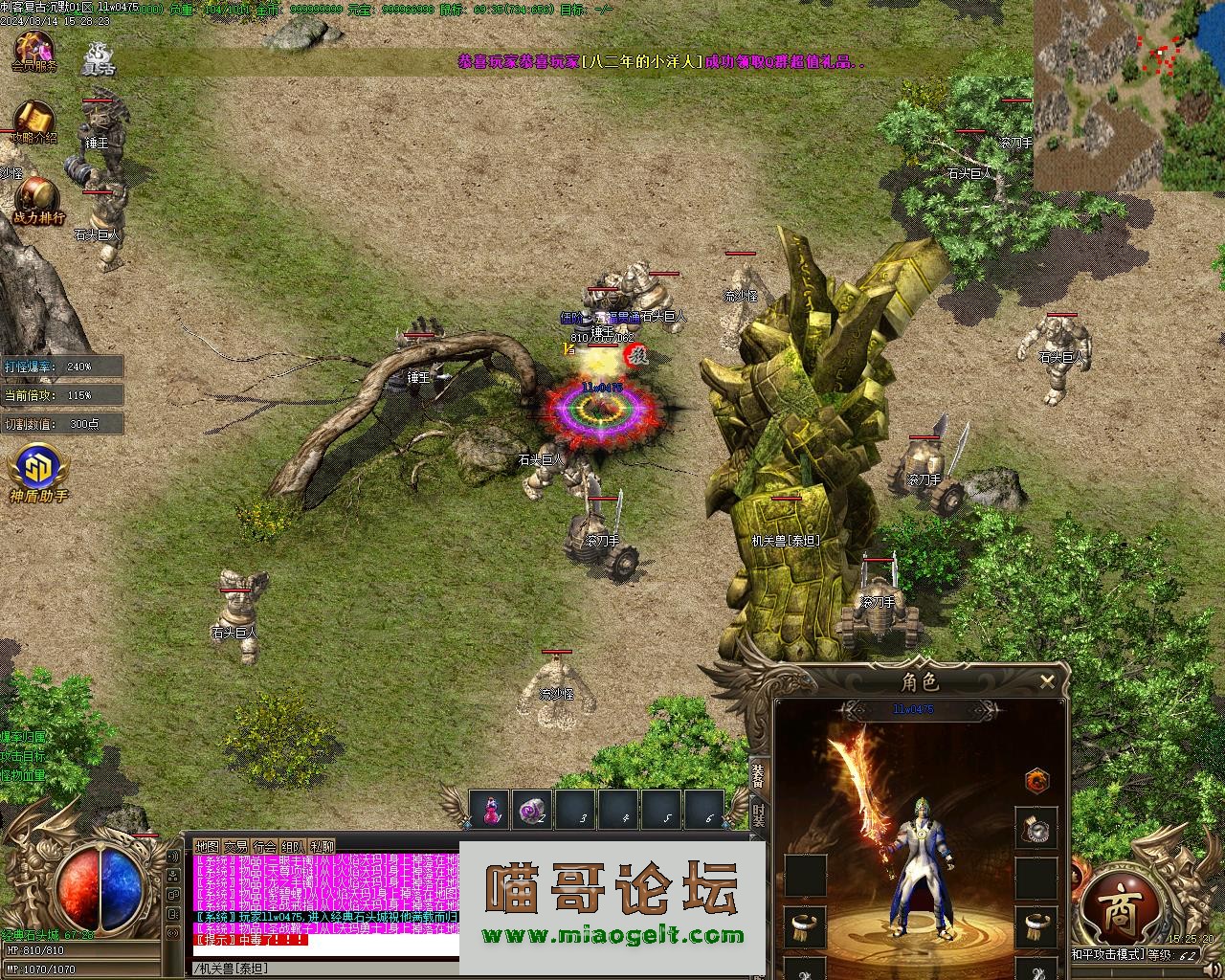Select the 地图 chat channel tab

coord(207,847)
